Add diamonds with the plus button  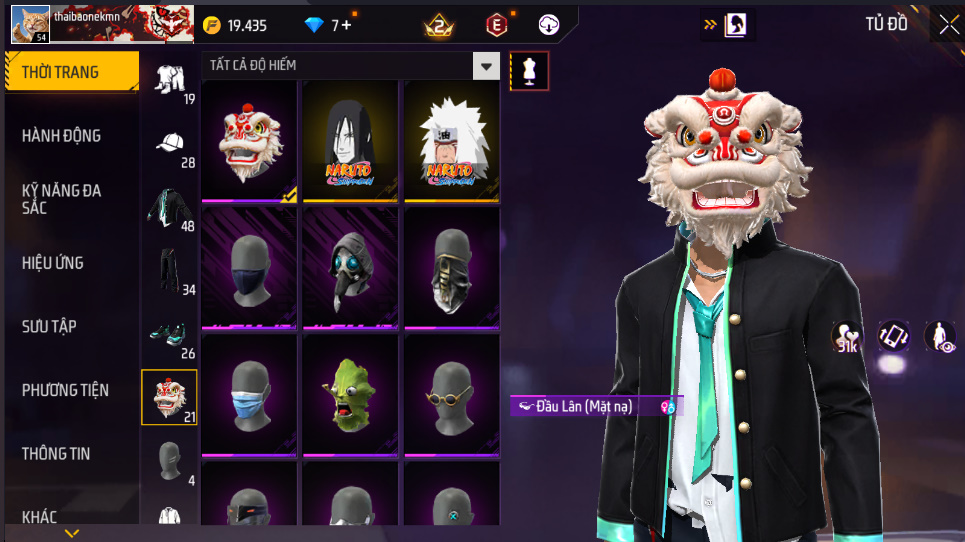346,25
